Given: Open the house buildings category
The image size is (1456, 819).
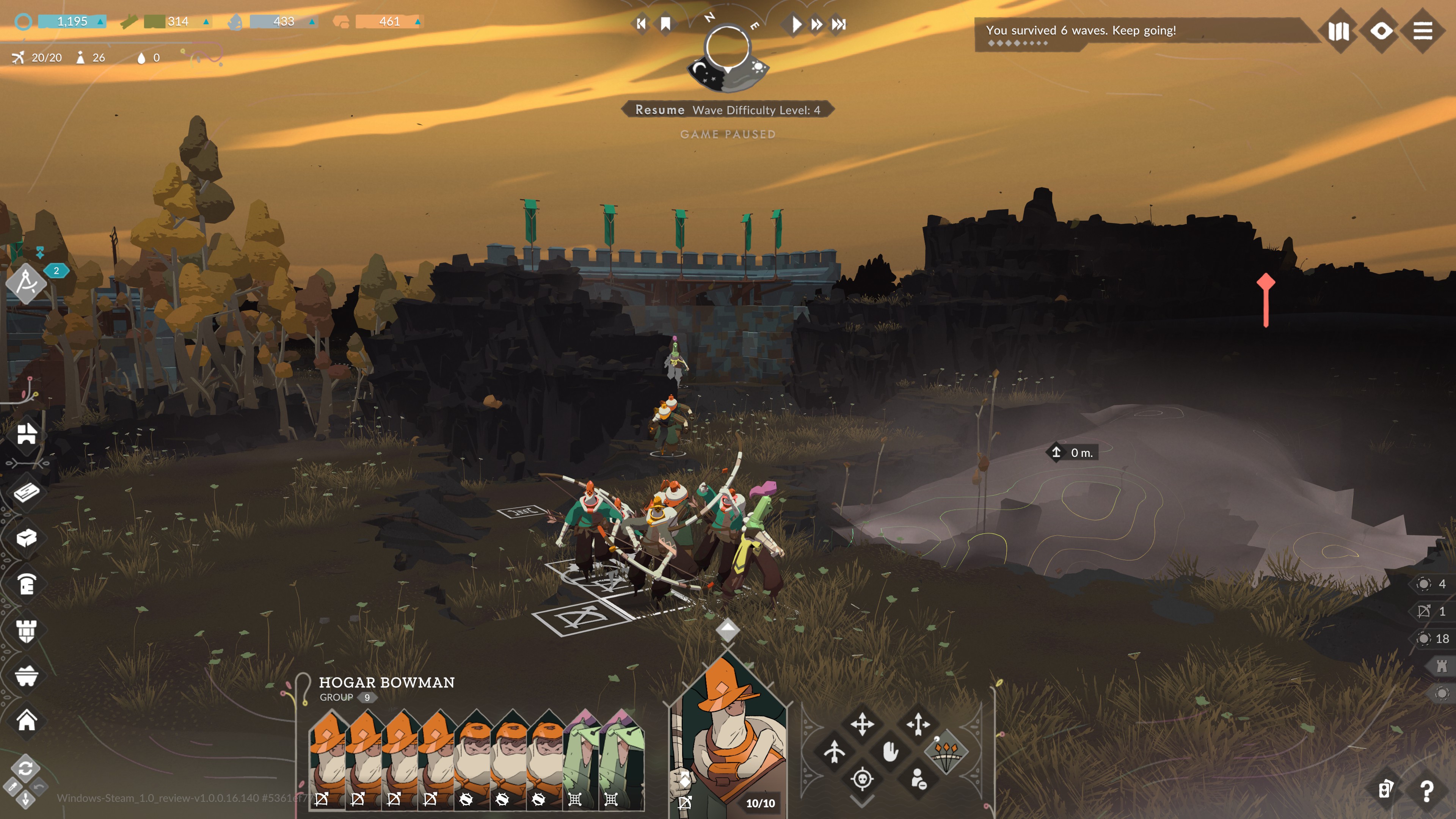Looking at the screenshot, I should tap(27, 721).
